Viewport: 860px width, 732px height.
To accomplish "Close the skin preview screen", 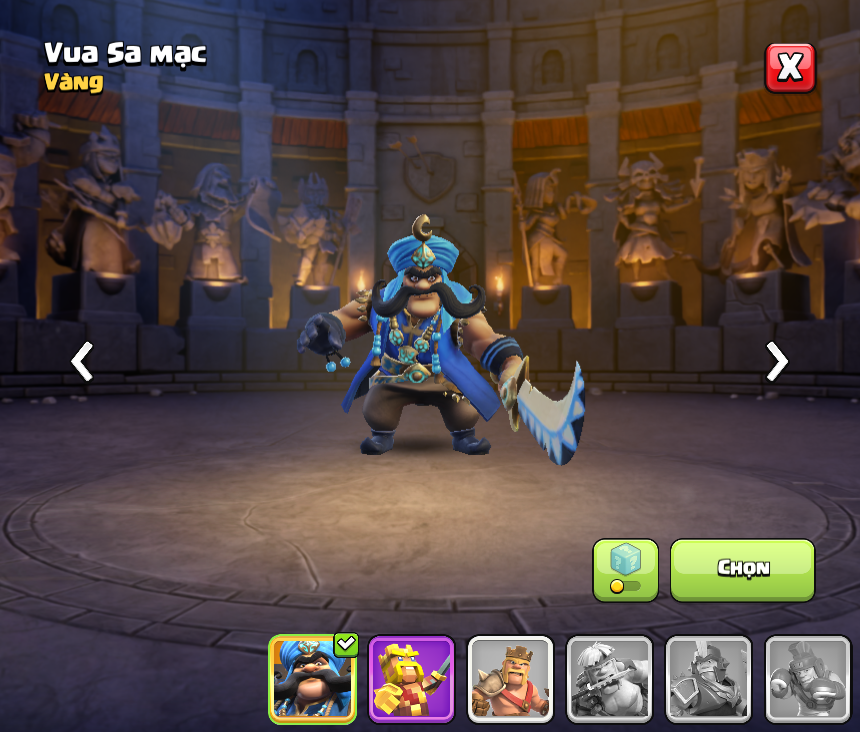I will 790,68.
